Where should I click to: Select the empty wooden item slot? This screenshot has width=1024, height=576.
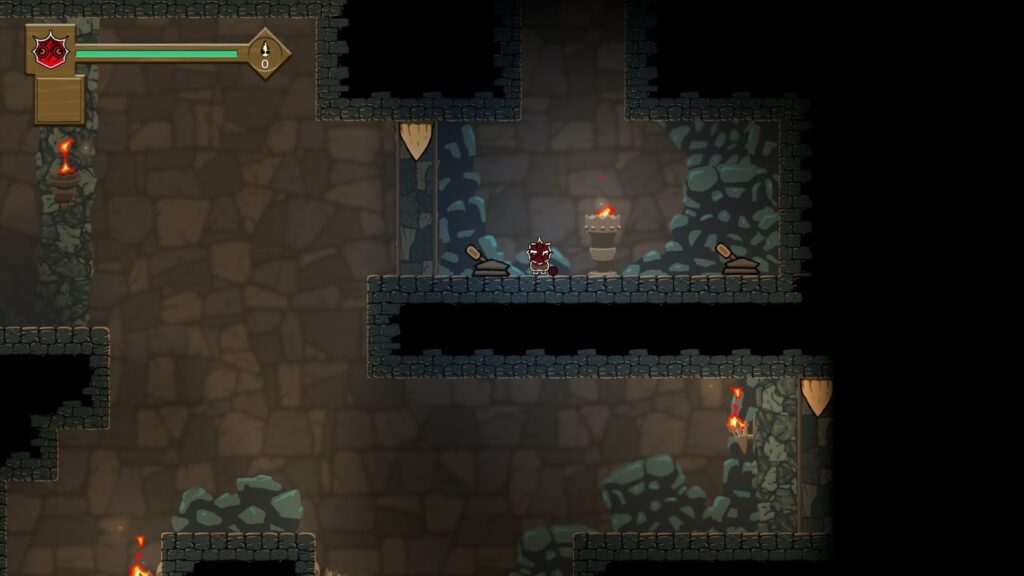(x=59, y=100)
